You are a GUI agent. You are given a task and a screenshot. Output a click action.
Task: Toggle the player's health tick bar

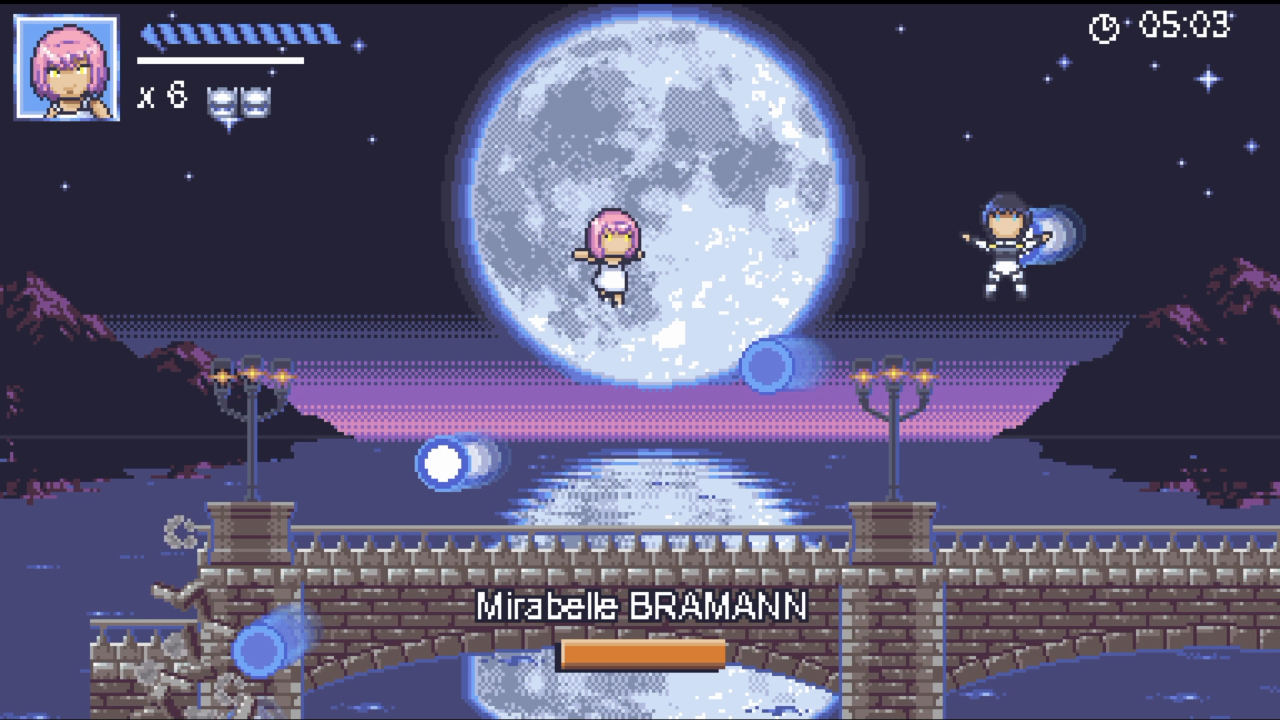tap(240, 37)
